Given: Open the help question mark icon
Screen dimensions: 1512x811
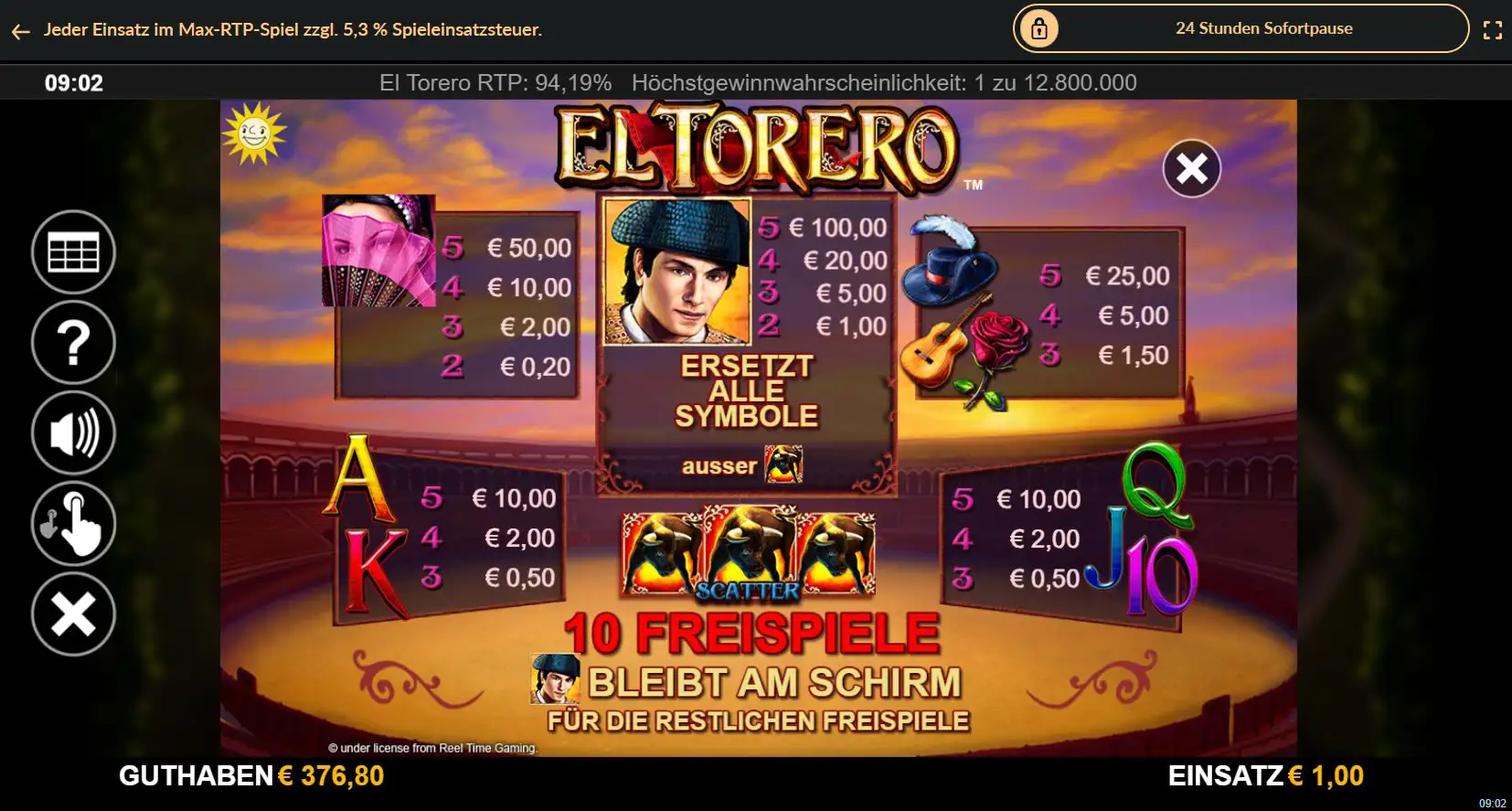Looking at the screenshot, I should [73, 342].
